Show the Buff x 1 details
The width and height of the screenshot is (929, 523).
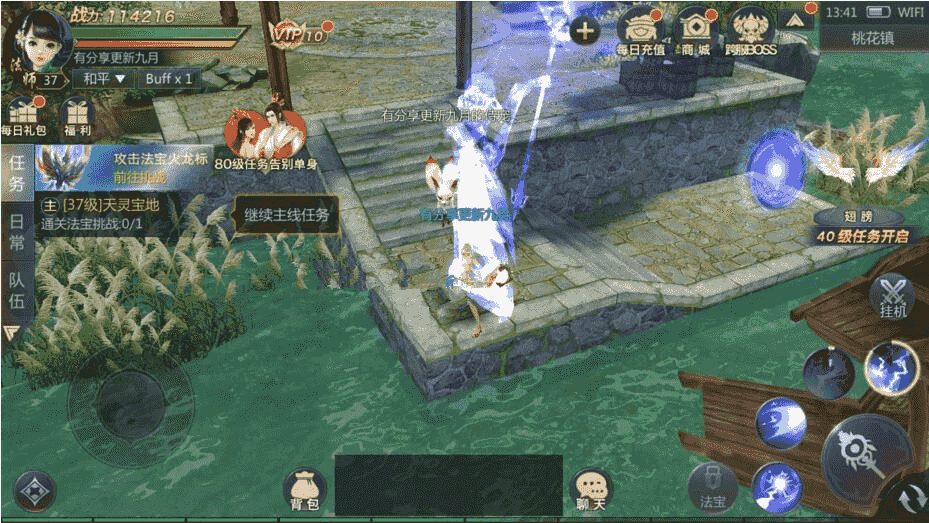coord(168,78)
